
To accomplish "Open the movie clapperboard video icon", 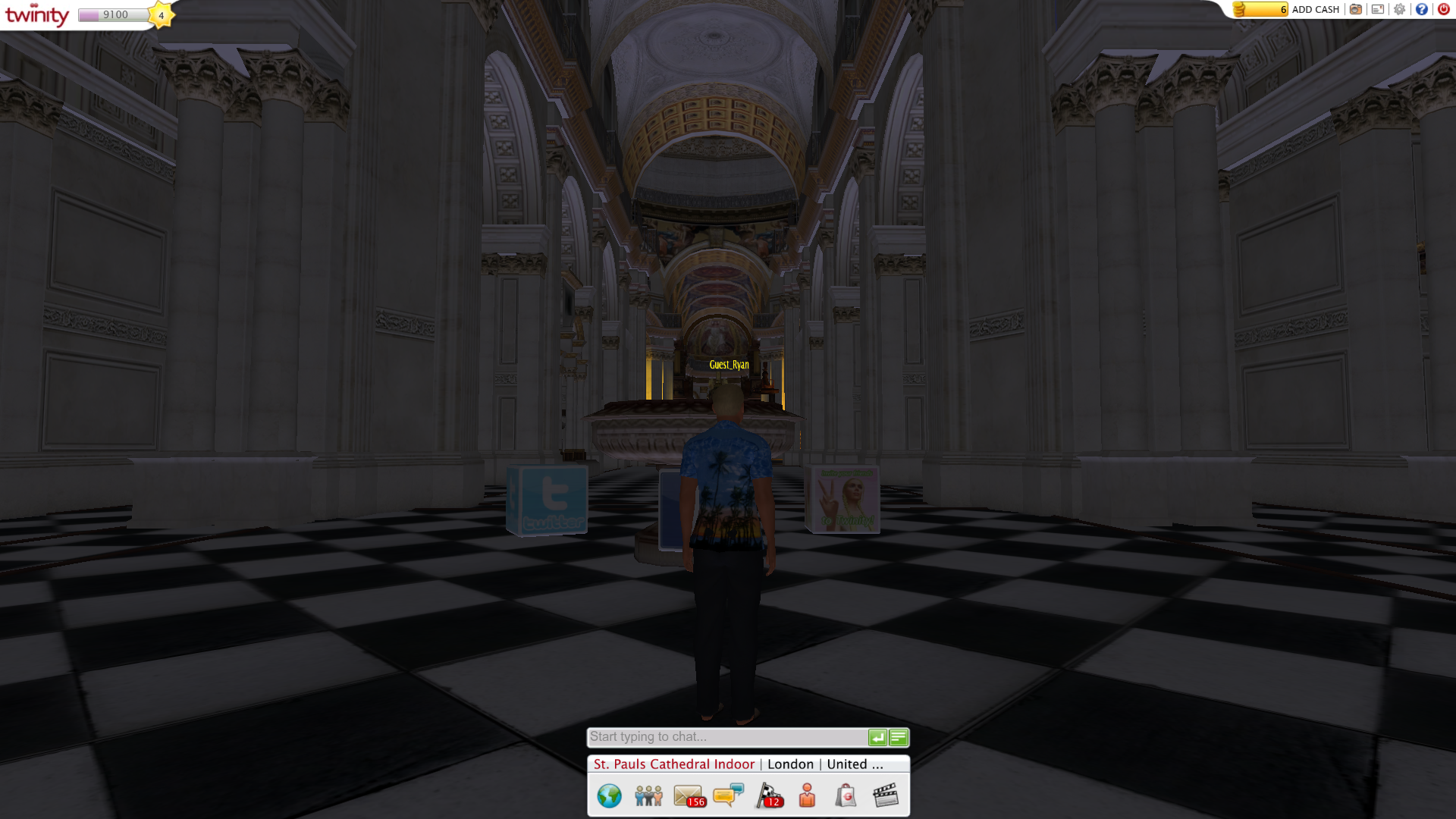I will point(886,795).
